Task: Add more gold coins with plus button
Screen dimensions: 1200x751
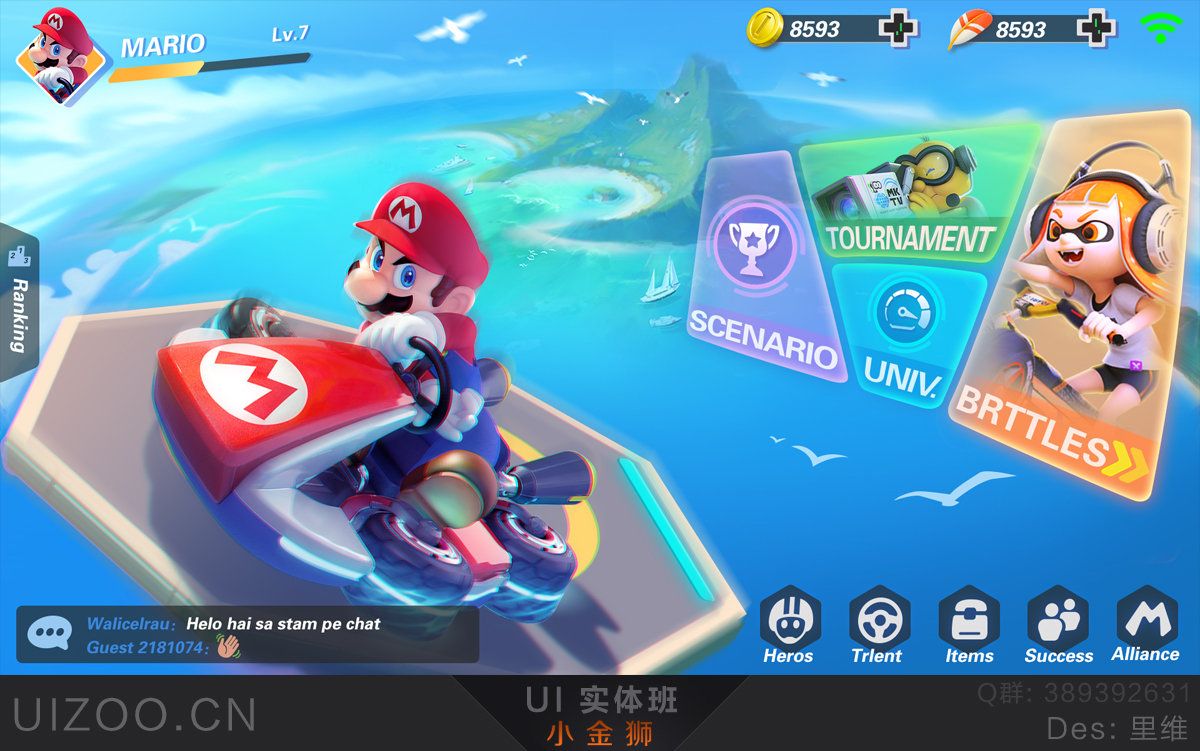Action: [897, 28]
